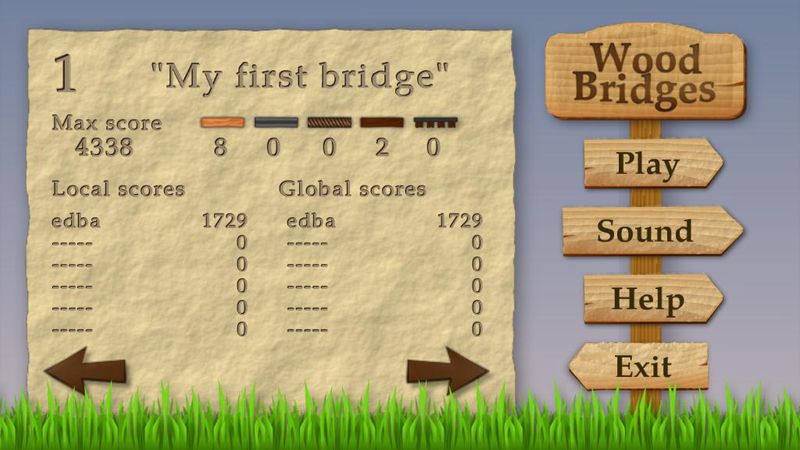Start the level with the Play sign

point(648,163)
